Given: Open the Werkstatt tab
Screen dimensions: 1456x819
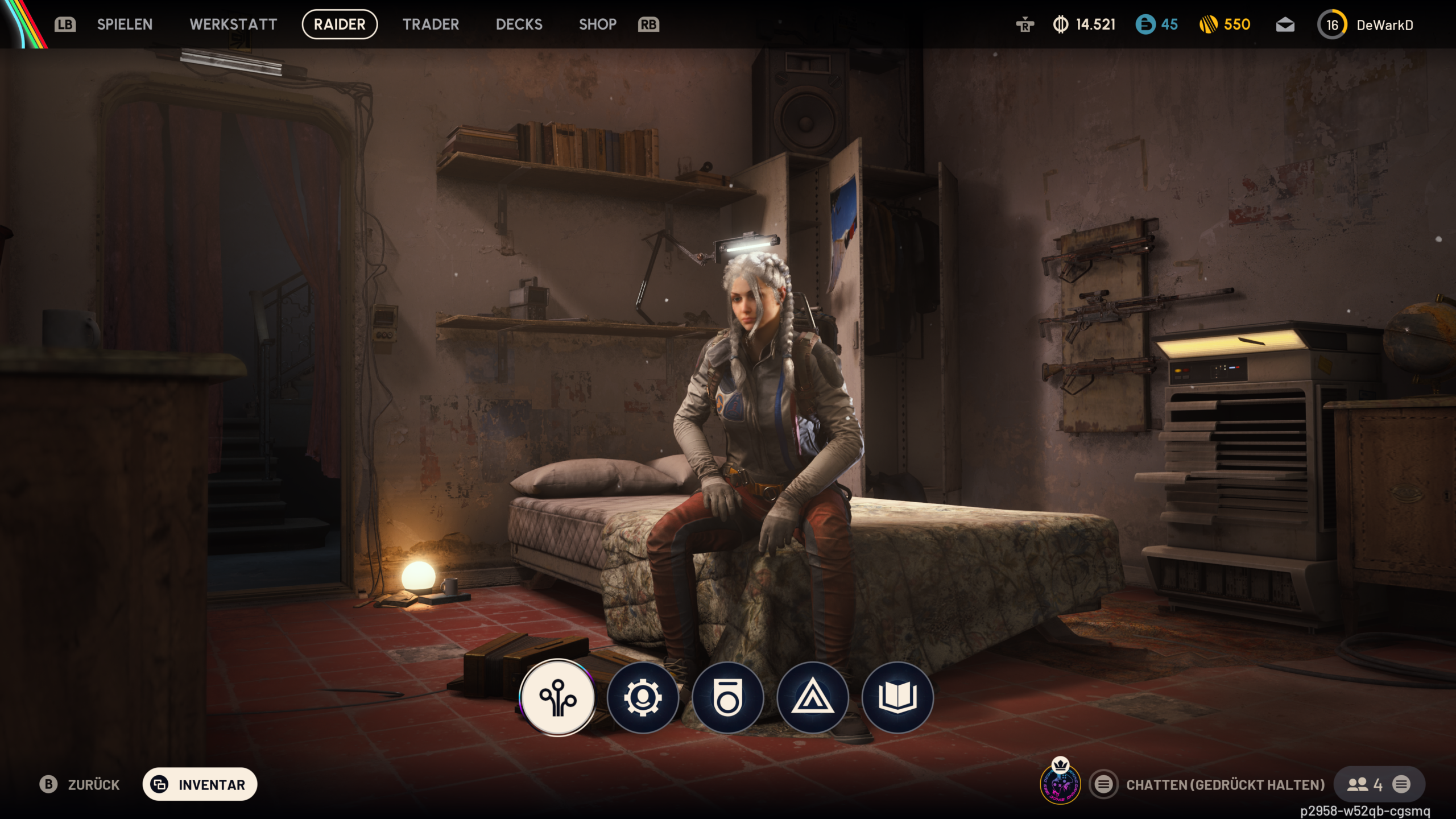Looking at the screenshot, I should pos(233,24).
